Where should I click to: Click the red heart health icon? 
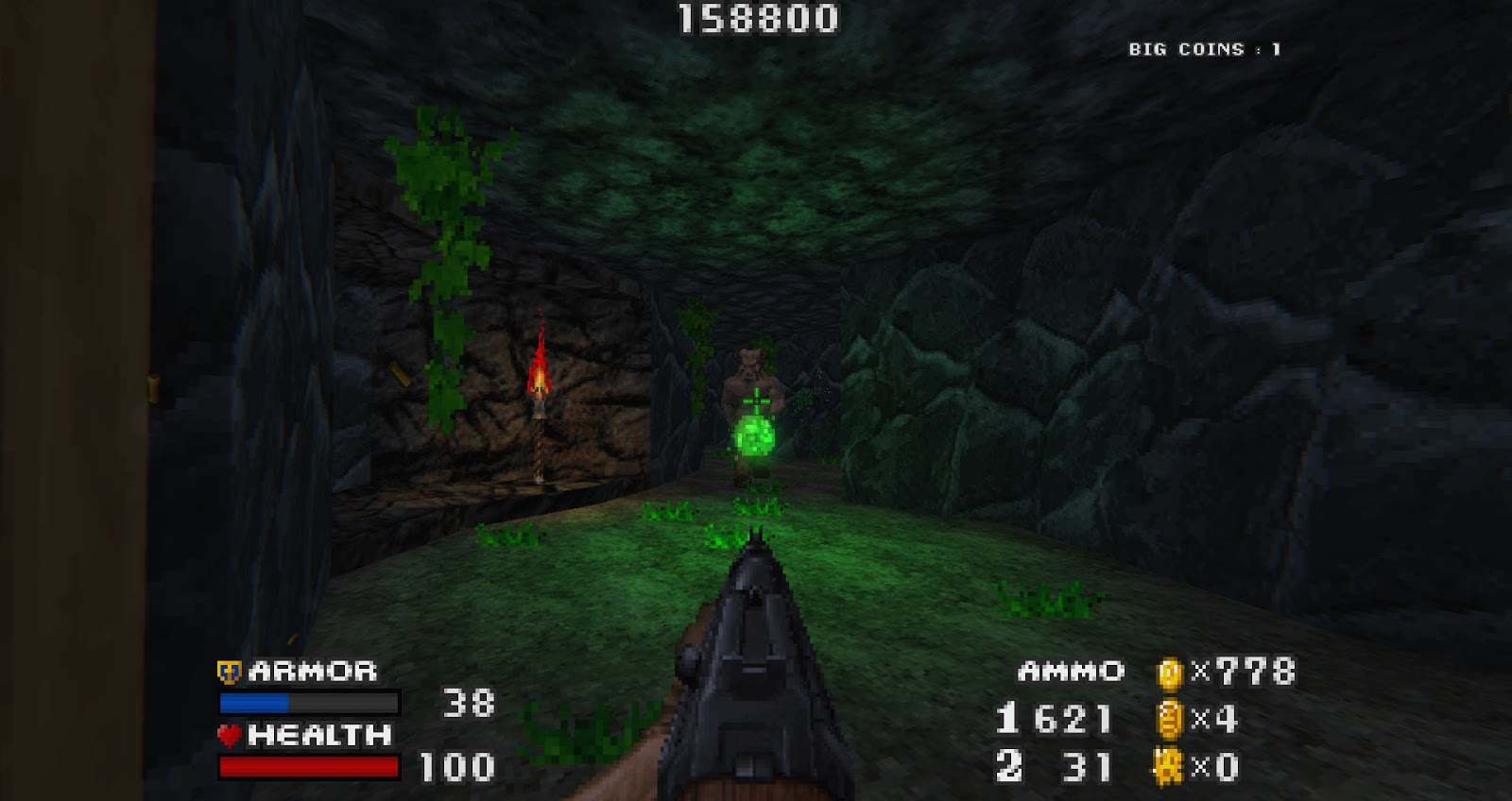(x=228, y=733)
